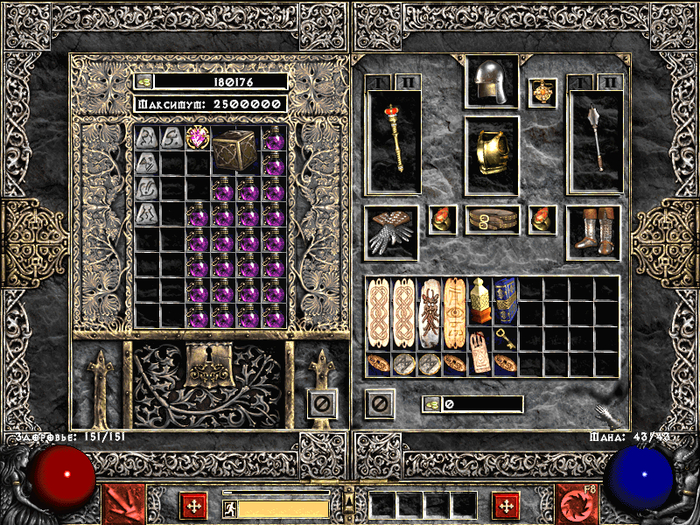Select the equipped mace in off-hand slot
Image resolution: width=700 pixels, height=525 pixels.
pyautogui.click(x=594, y=140)
